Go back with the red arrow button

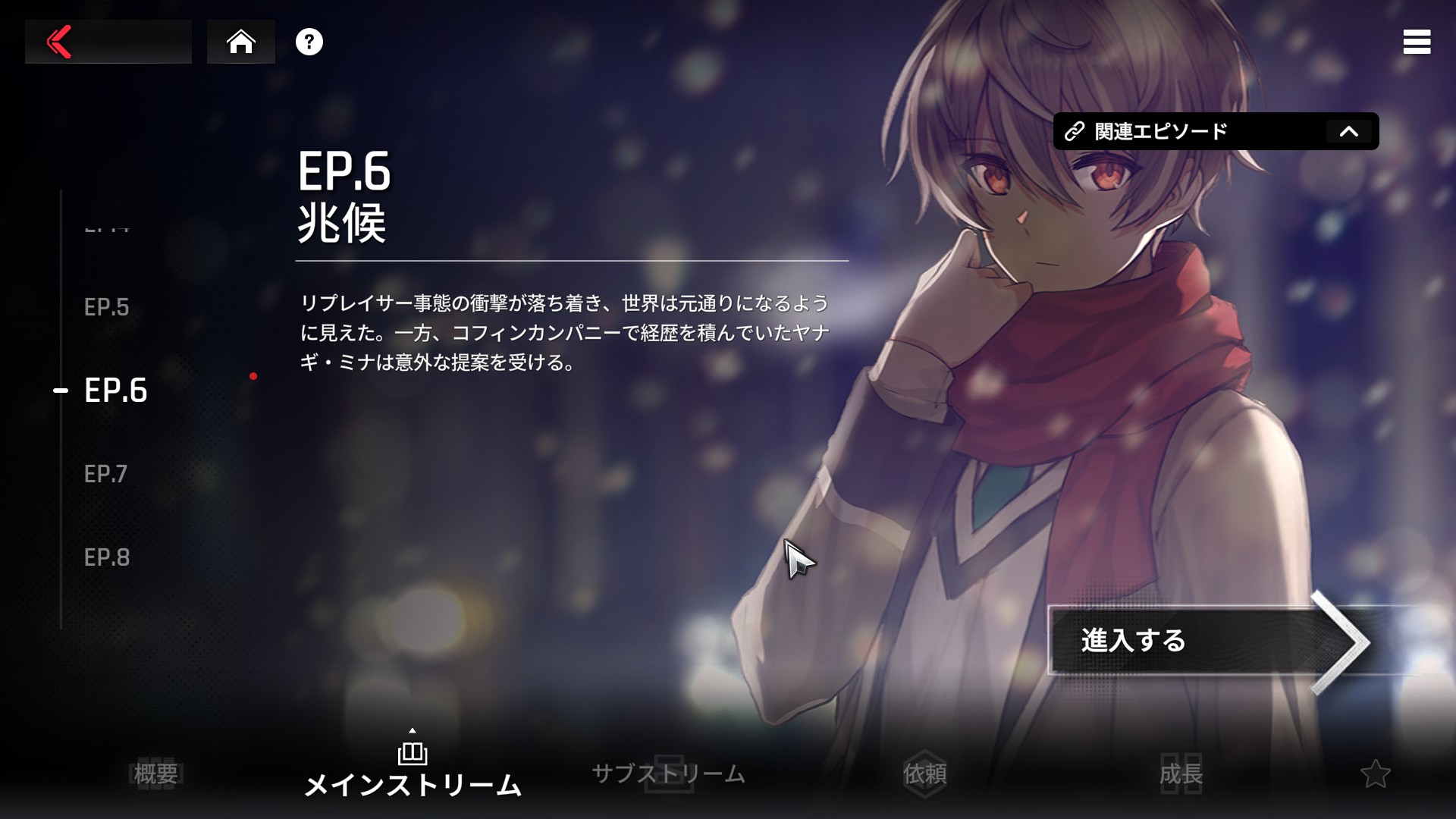coord(61,42)
